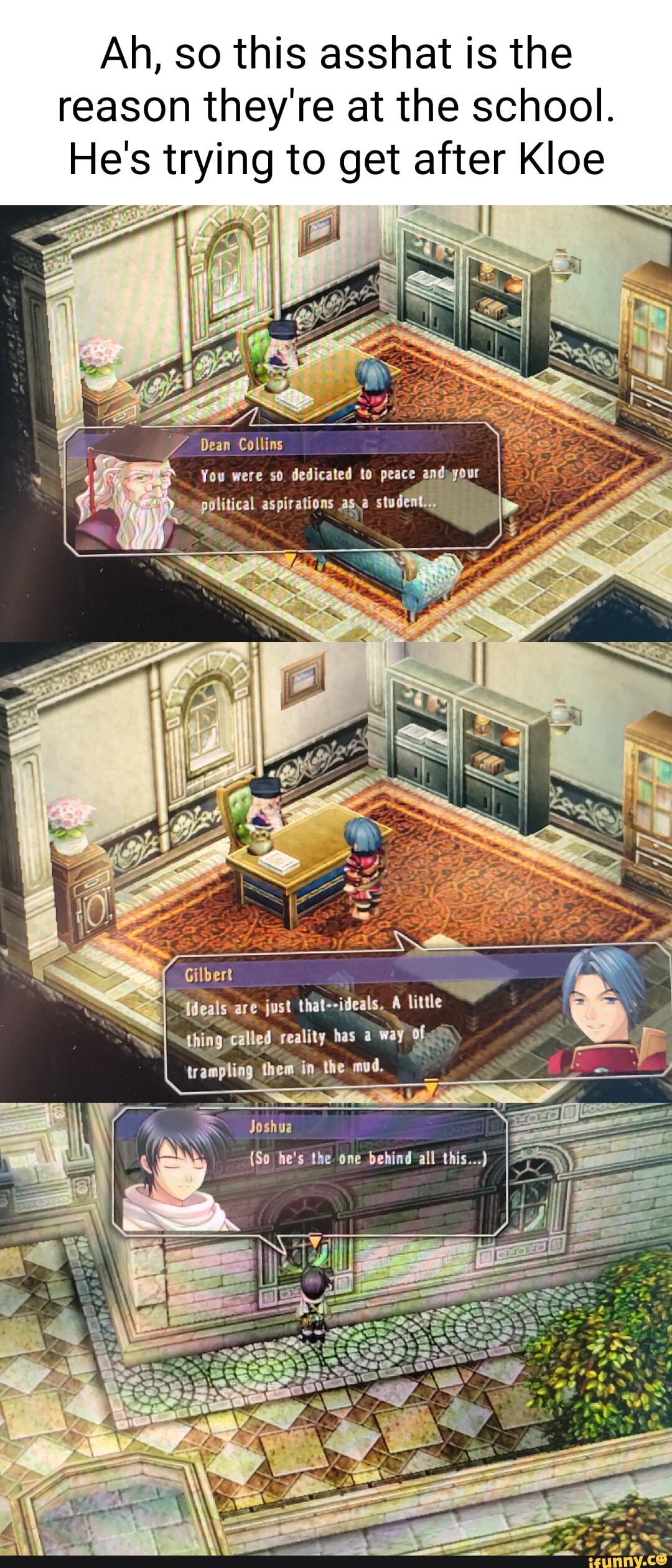
Task: Open the ifunny.co watermark logo
Action: 626,1559
